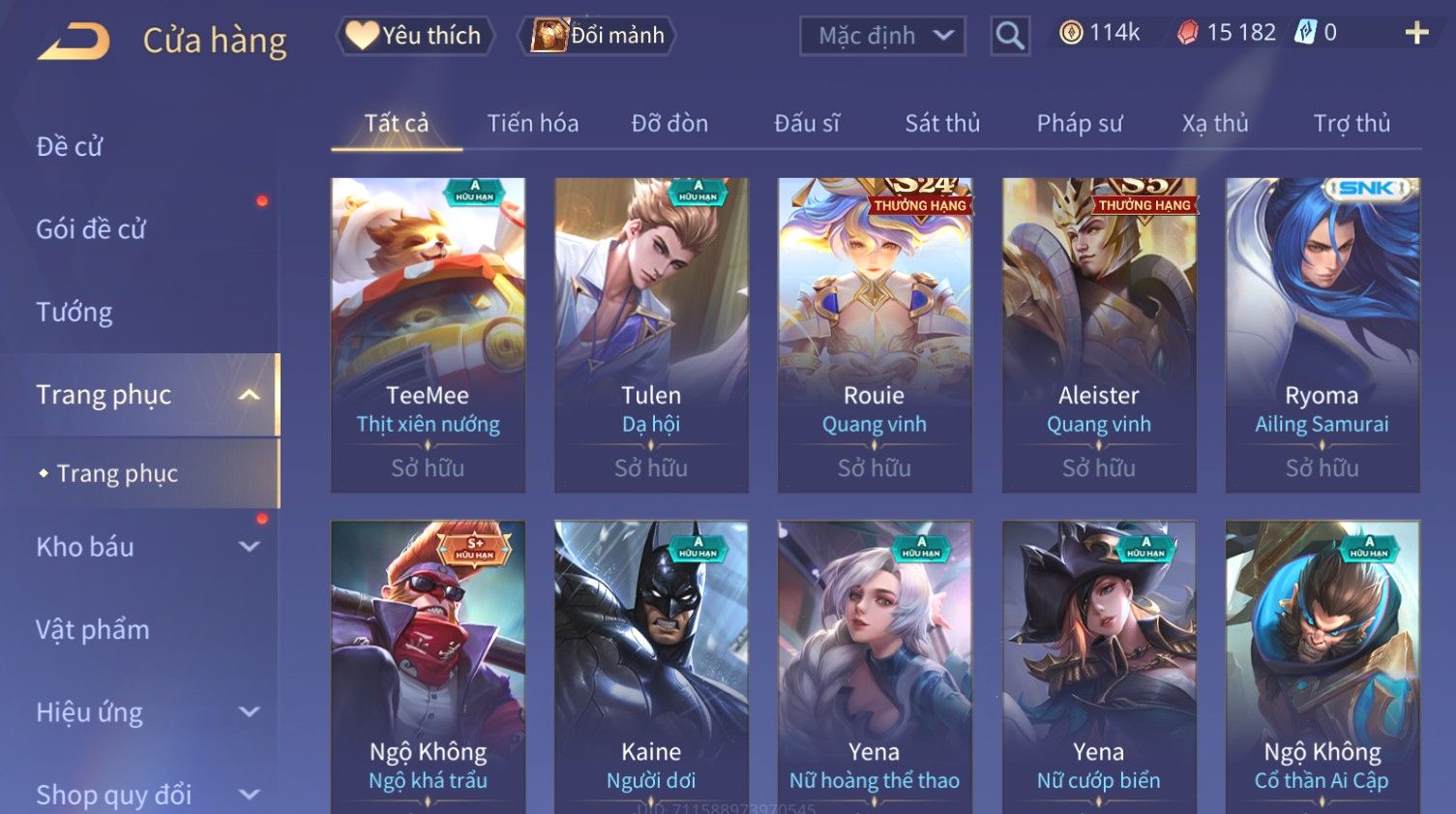The width and height of the screenshot is (1456, 814).
Task: Open Đổi mảnh fragment exchange
Action: (597, 36)
